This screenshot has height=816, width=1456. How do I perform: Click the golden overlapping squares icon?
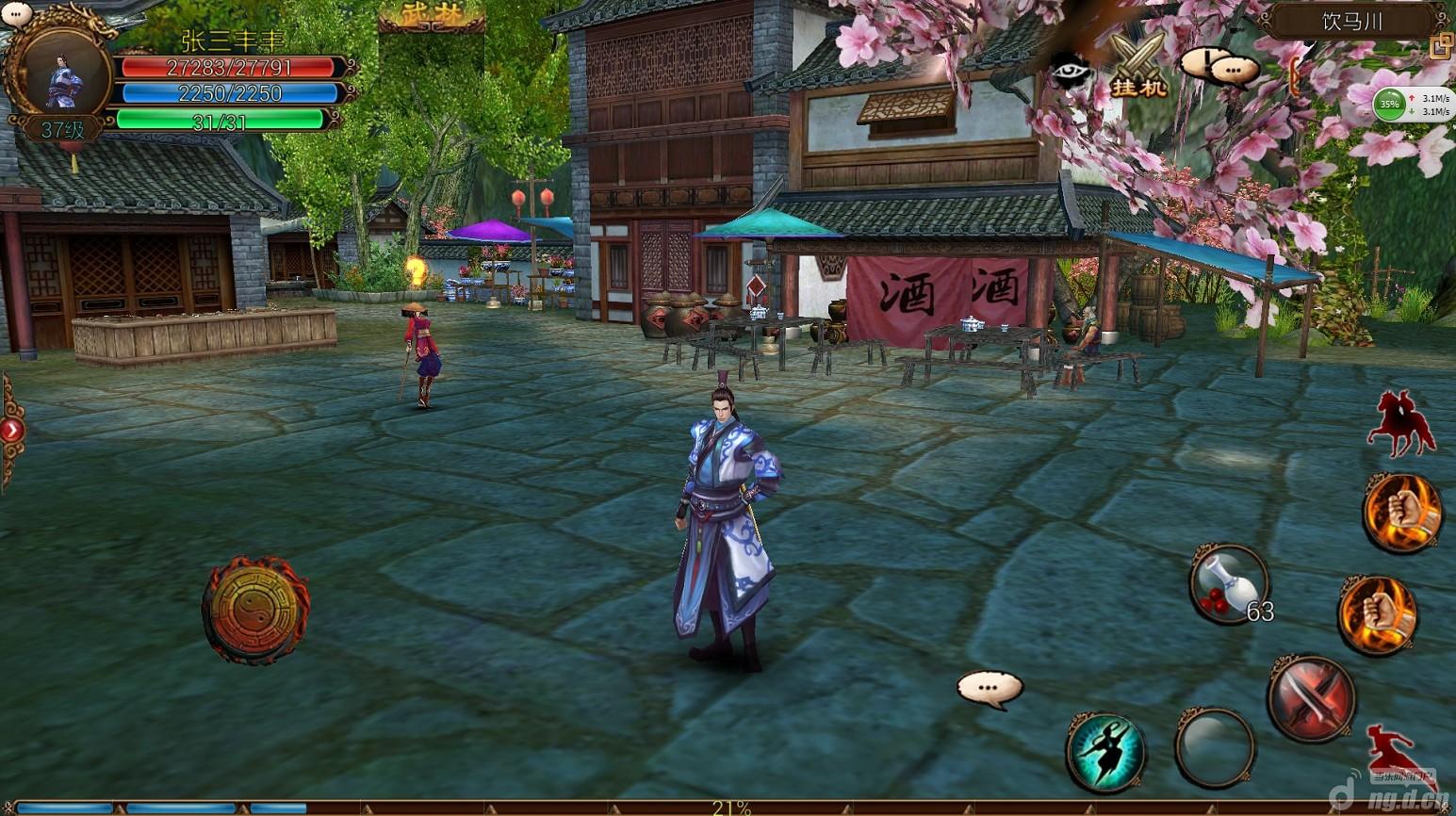point(1441,45)
